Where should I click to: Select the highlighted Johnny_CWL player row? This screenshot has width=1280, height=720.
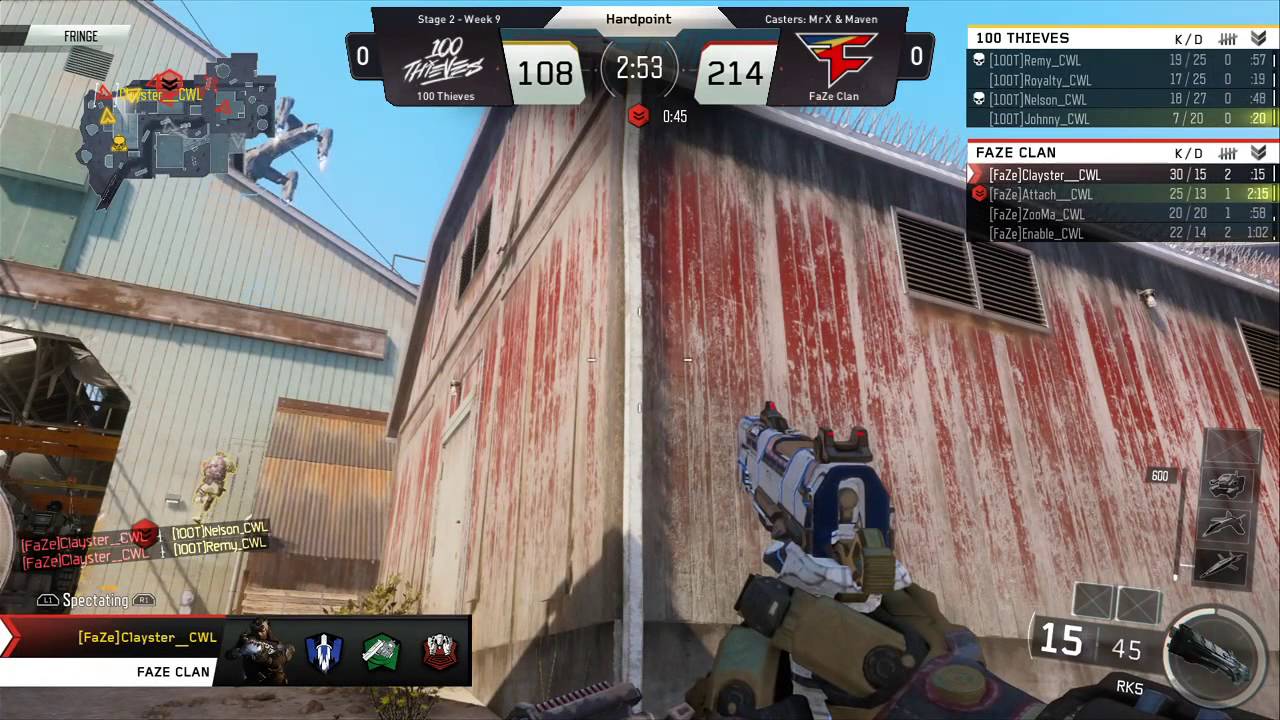click(1039, 119)
